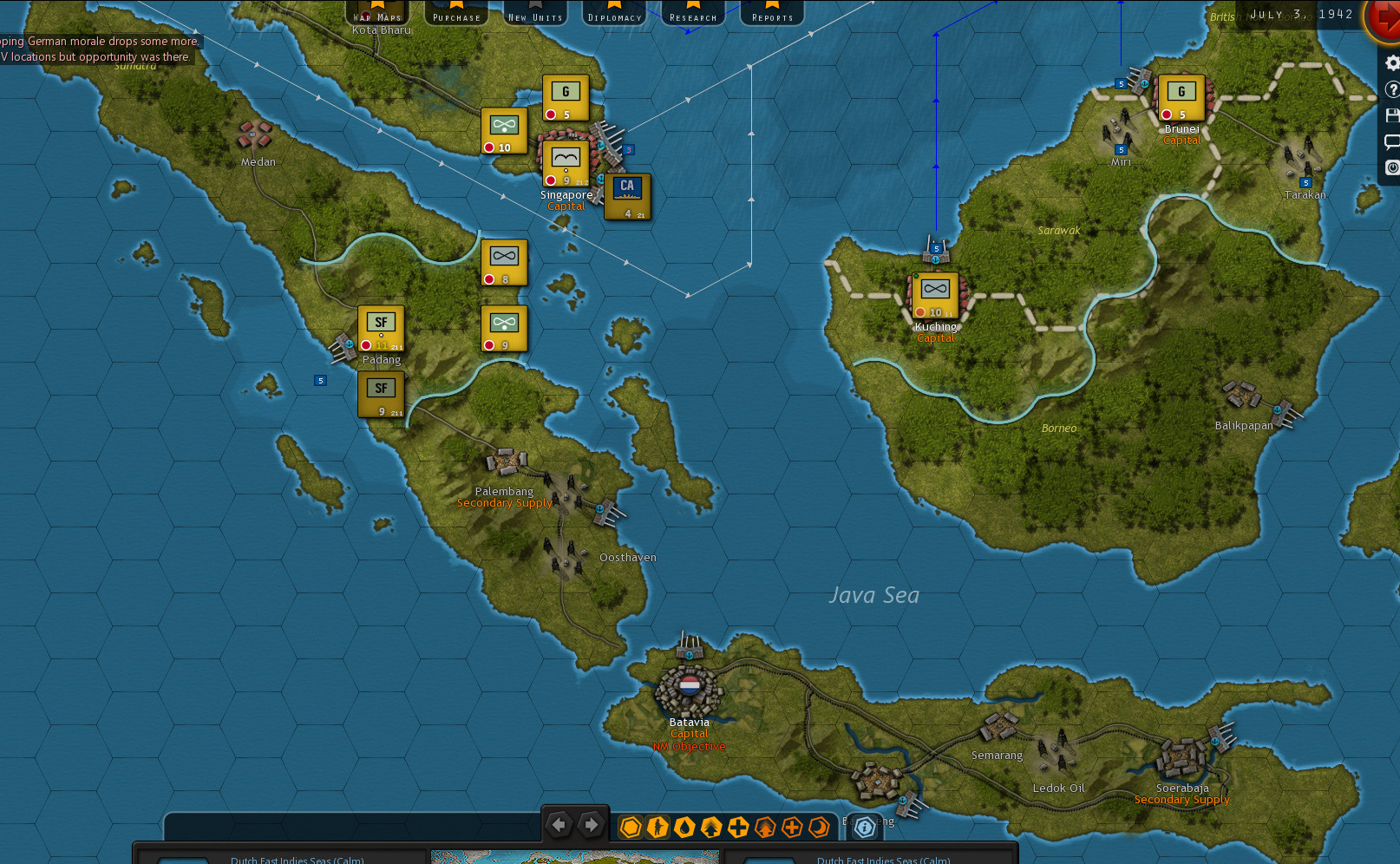Open the settings gear icon on right sidebar
The height and width of the screenshot is (864, 1400).
[1392, 62]
